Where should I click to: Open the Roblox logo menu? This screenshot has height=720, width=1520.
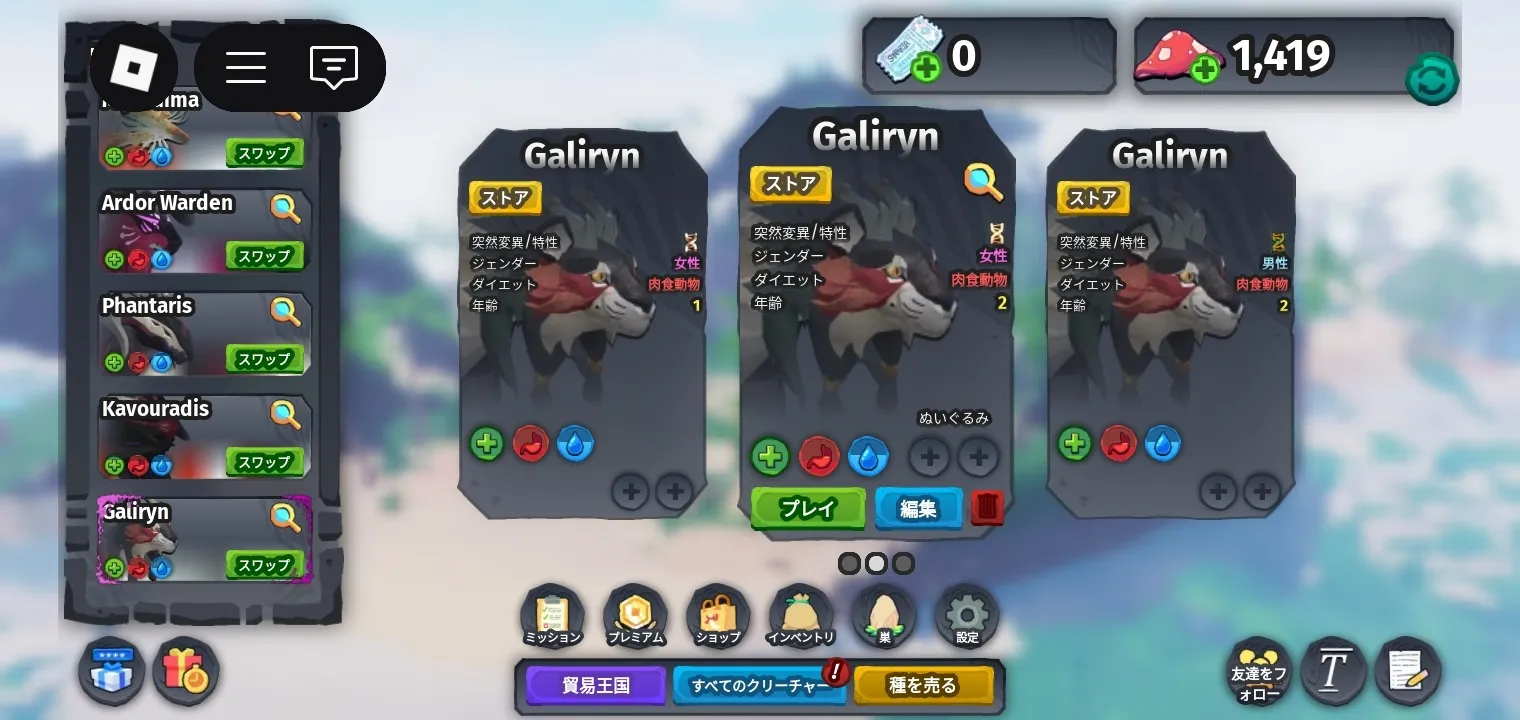[x=133, y=67]
